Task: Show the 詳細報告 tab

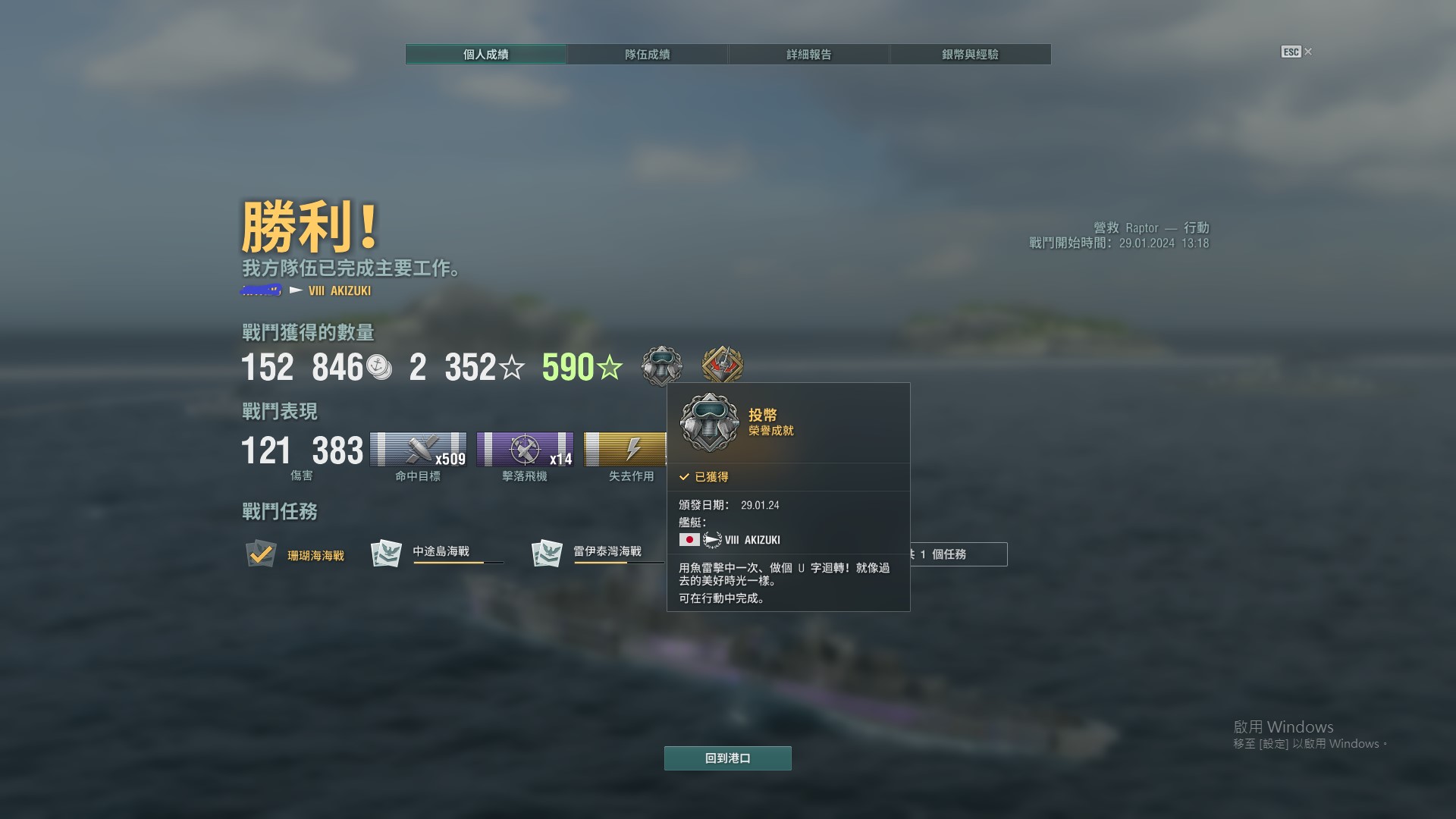Action: pos(808,55)
